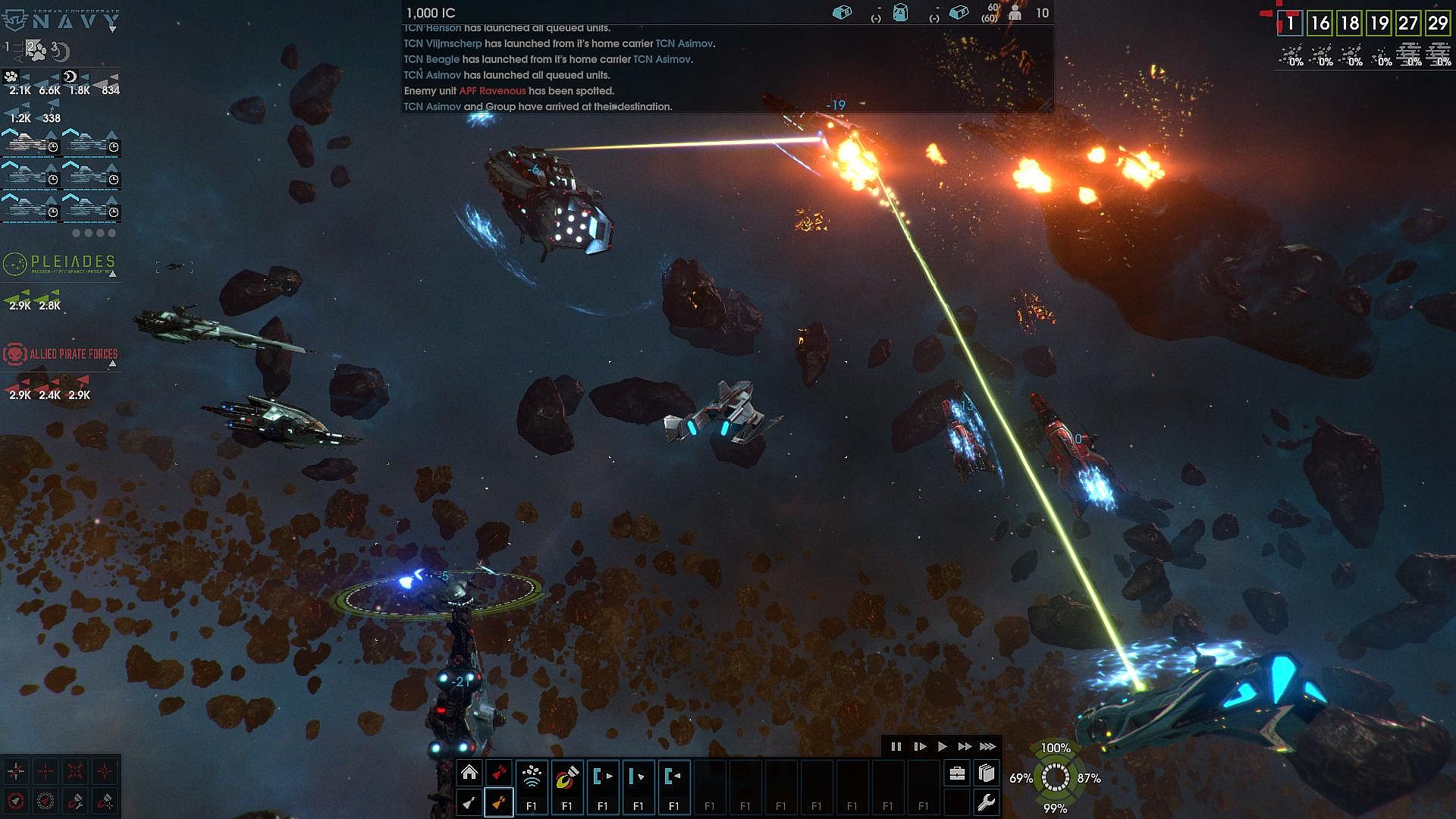This screenshot has width=1456, height=819.
Task: Set game speed to normal play
Action: tap(943, 746)
